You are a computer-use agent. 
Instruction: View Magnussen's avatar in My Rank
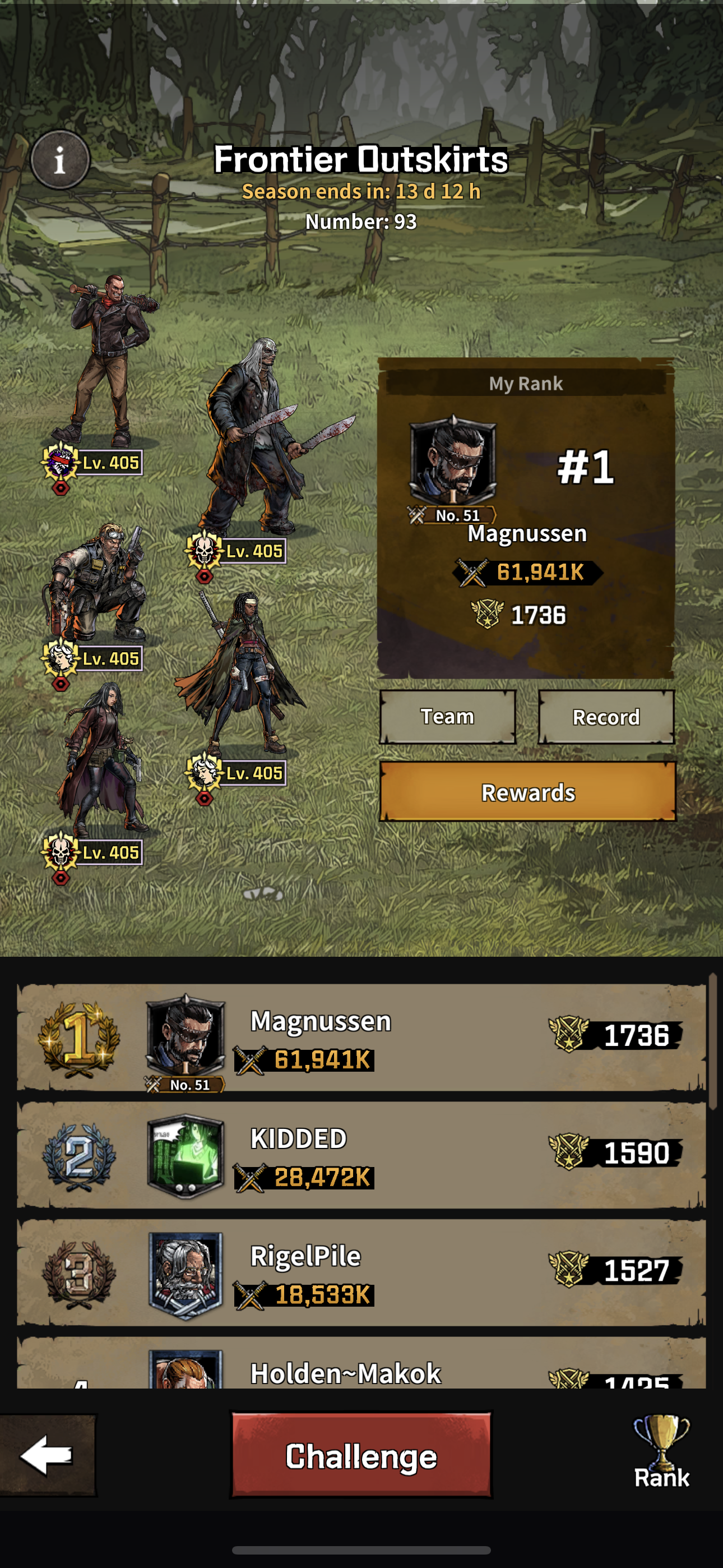coord(453,460)
